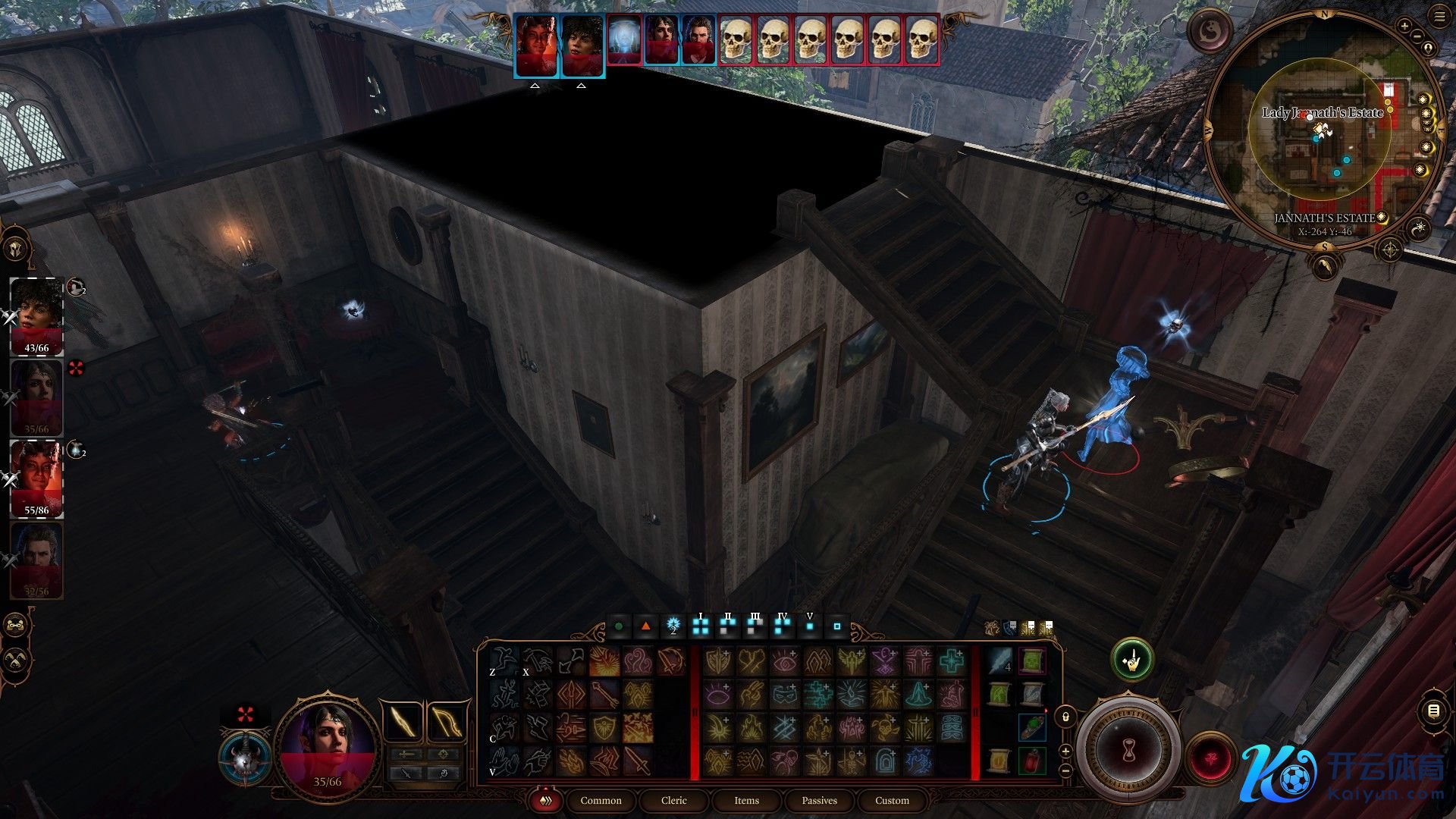Activate the green reaction hand button
1456x819 pixels.
(x=1131, y=660)
